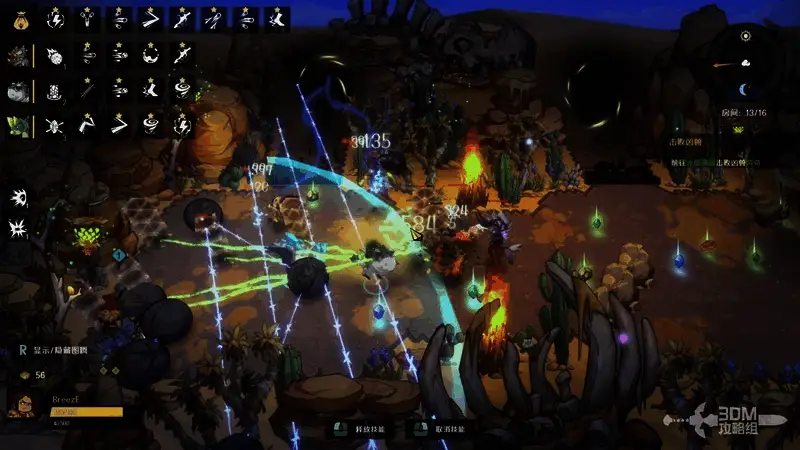Click the lightning bolt skill in the gold pouch row
800x450 pixels.
click(x=57, y=18)
